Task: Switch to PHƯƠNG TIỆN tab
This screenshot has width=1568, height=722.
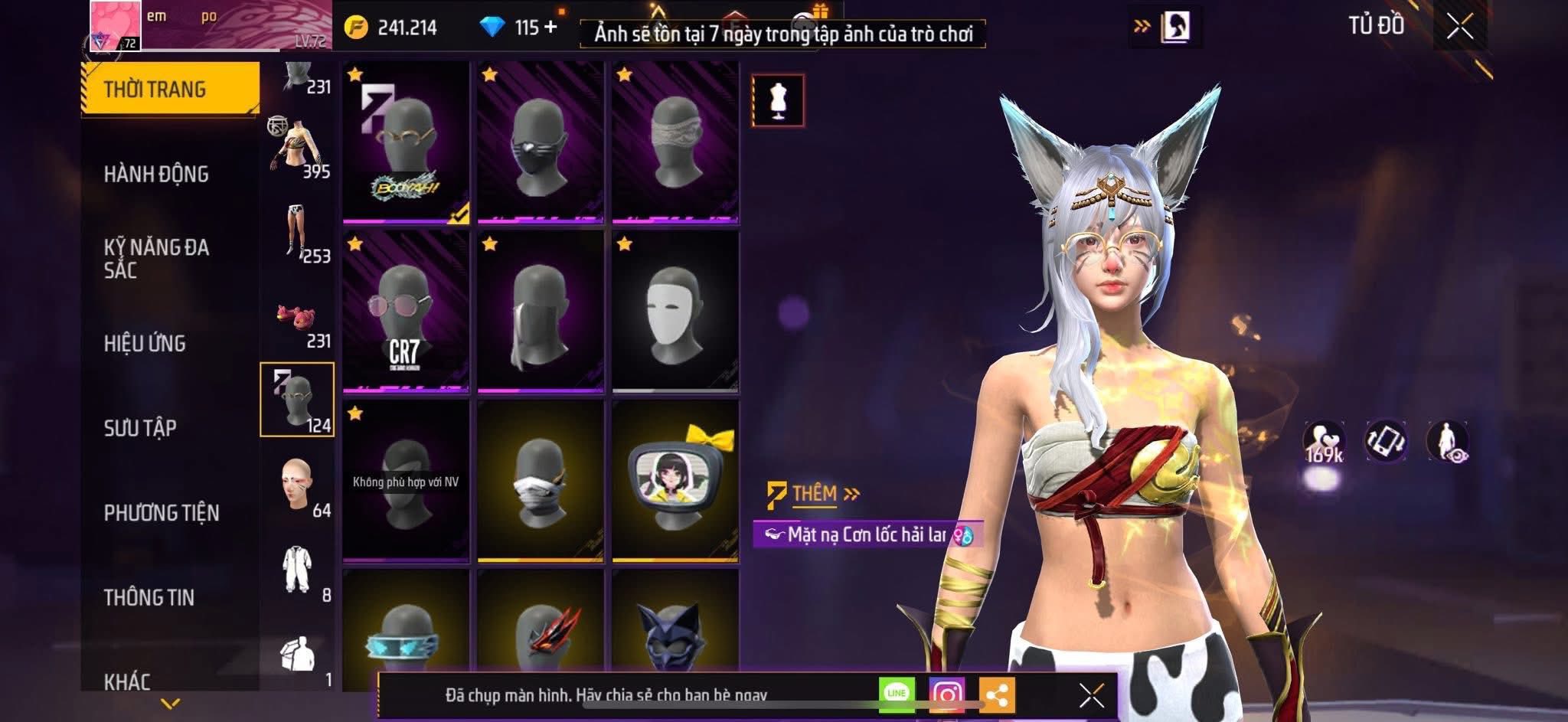Action: coord(162,513)
